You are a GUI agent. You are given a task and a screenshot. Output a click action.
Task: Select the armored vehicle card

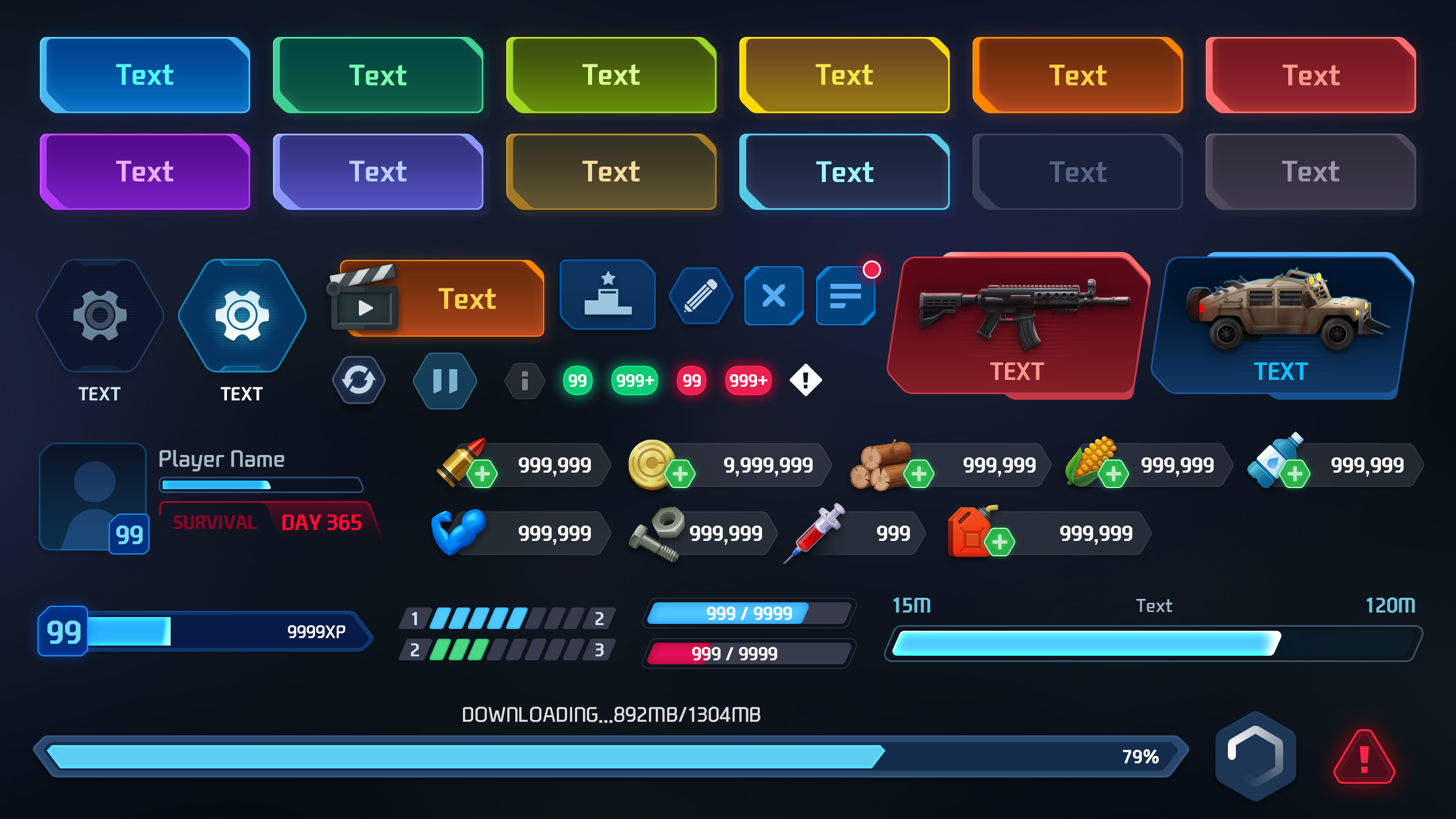[x=1282, y=325]
